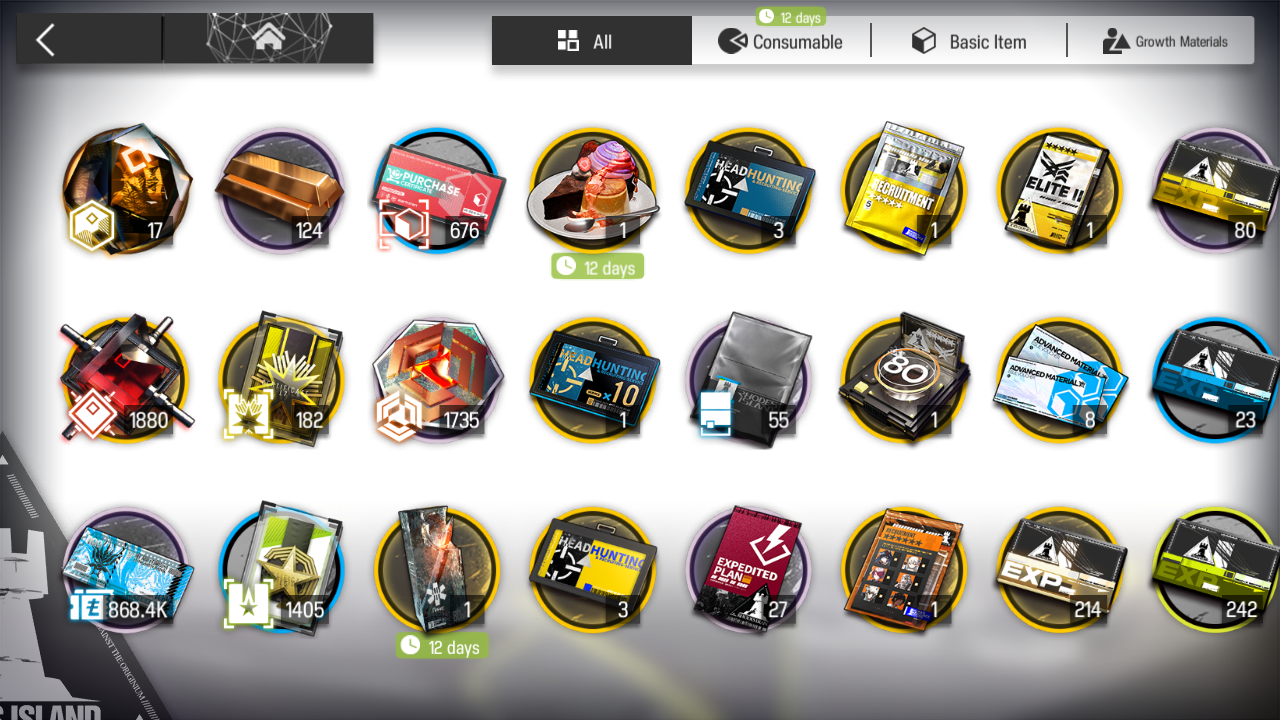The width and height of the screenshot is (1280, 720).
Task: Select the orange operator selection voucher
Action: [x=904, y=568]
